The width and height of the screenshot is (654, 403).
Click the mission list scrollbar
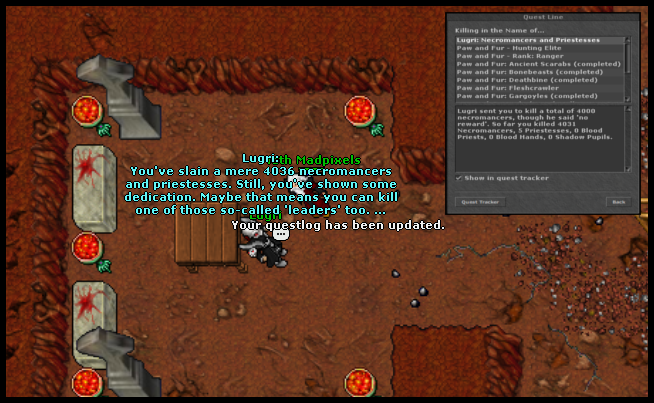[x=628, y=68]
